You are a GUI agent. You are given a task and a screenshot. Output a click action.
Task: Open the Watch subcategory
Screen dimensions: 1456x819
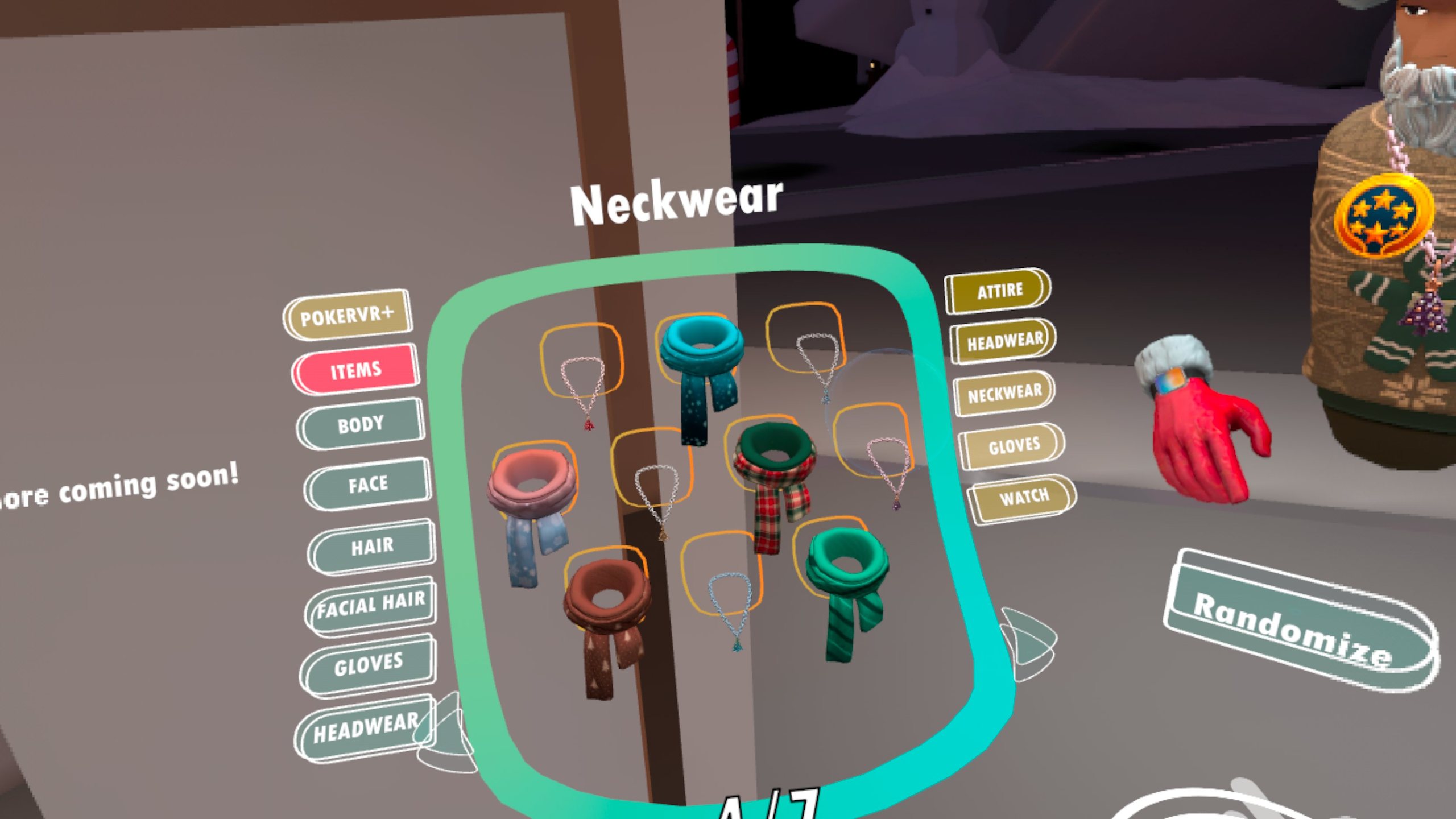coord(1024,498)
